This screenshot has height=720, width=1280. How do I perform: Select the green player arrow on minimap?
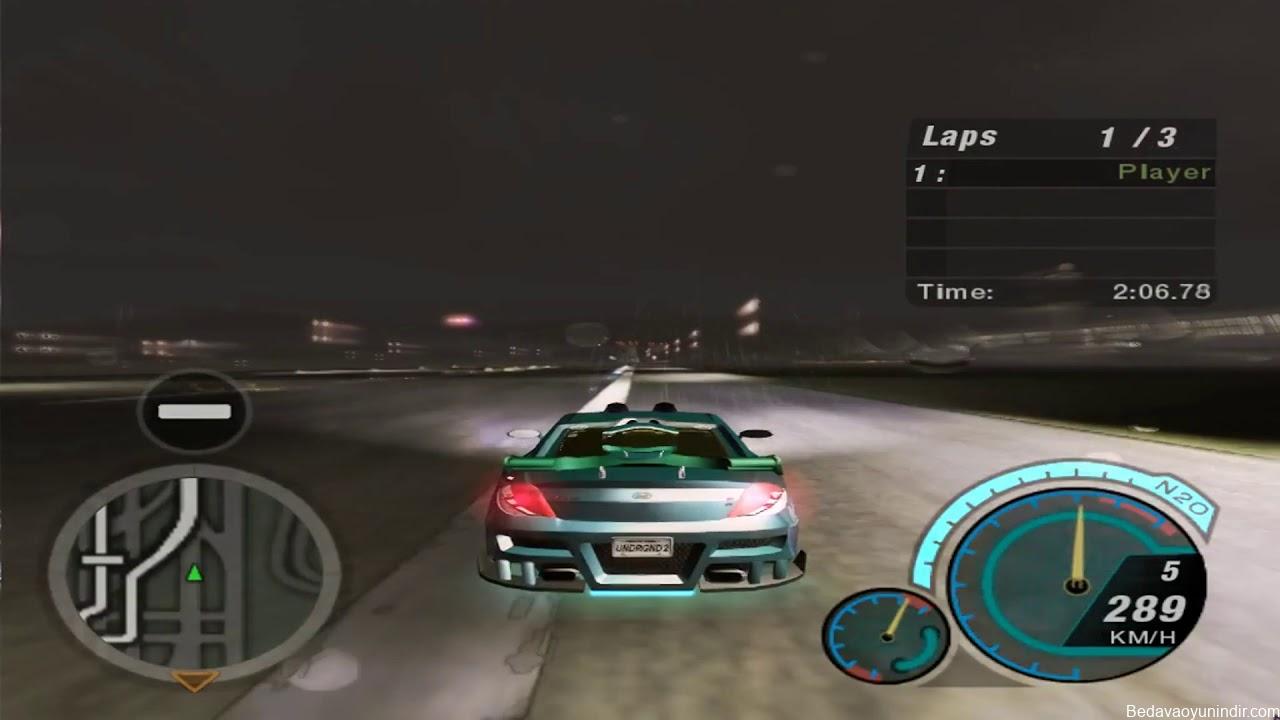coord(195,573)
